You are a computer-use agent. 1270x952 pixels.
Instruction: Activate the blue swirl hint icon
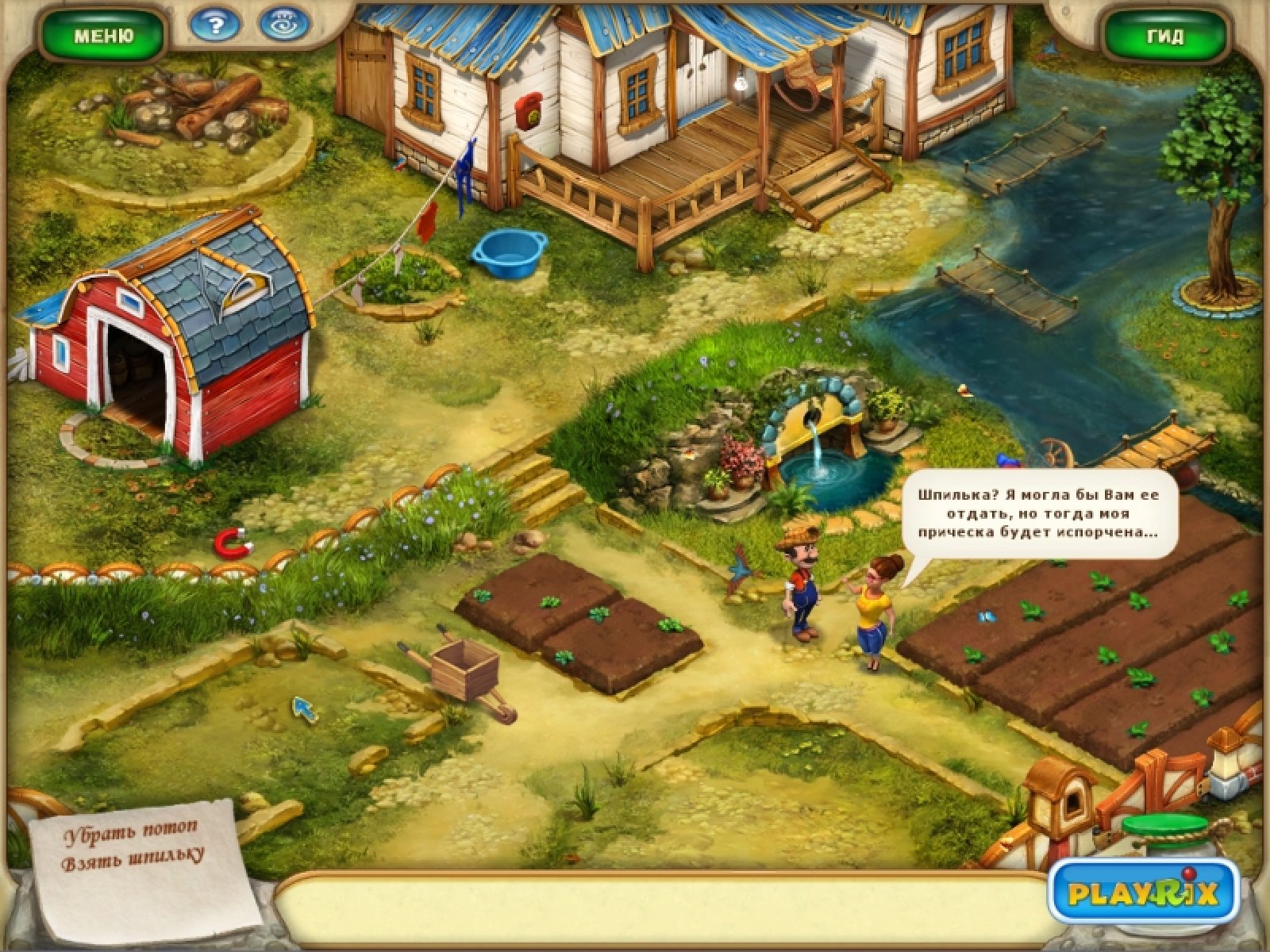(284, 26)
